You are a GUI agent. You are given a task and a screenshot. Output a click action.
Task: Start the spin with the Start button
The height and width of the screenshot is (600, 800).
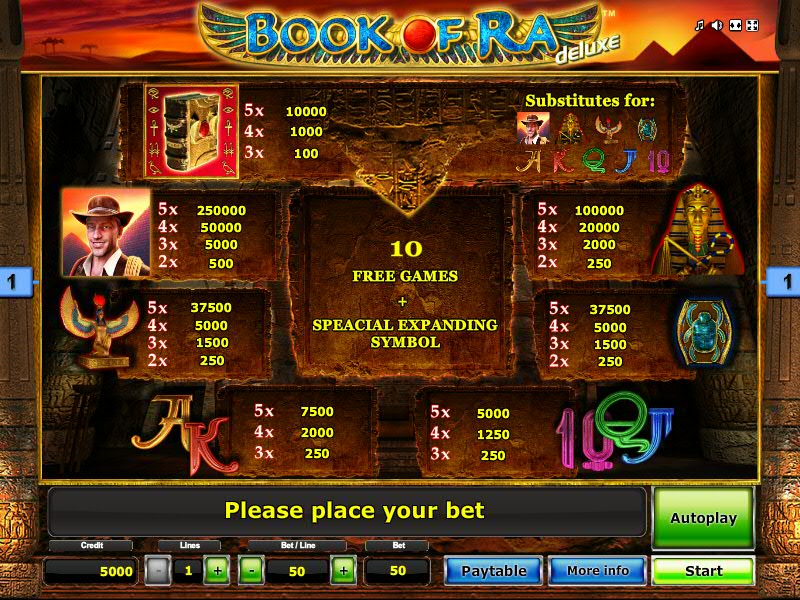tap(703, 571)
